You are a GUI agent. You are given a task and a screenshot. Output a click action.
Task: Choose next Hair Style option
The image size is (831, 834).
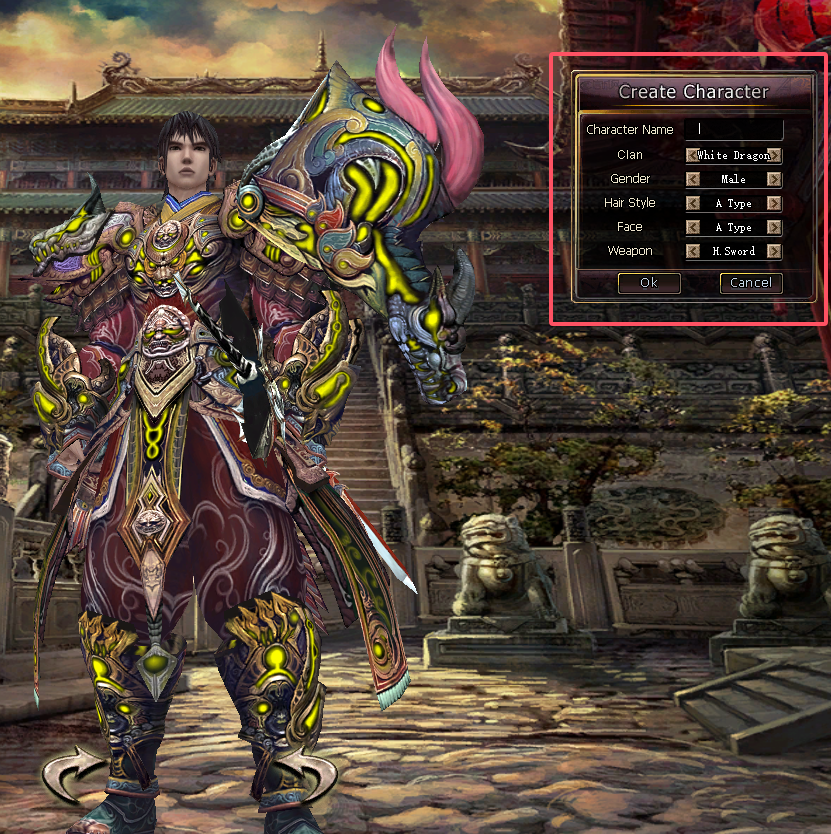(774, 203)
